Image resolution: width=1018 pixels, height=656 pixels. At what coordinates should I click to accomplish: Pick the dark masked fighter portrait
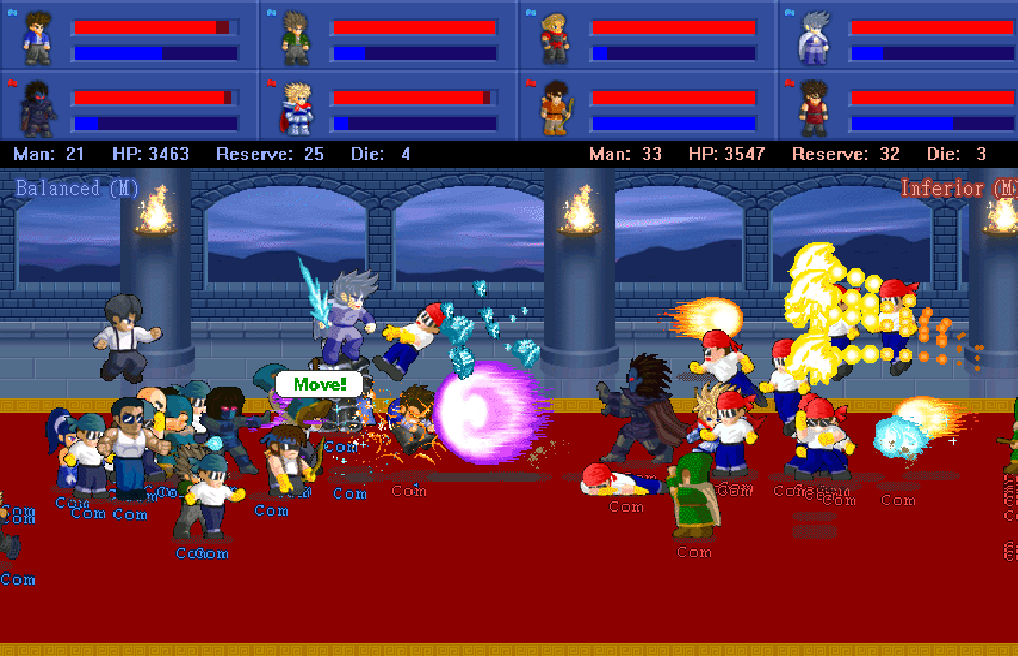click(x=38, y=107)
